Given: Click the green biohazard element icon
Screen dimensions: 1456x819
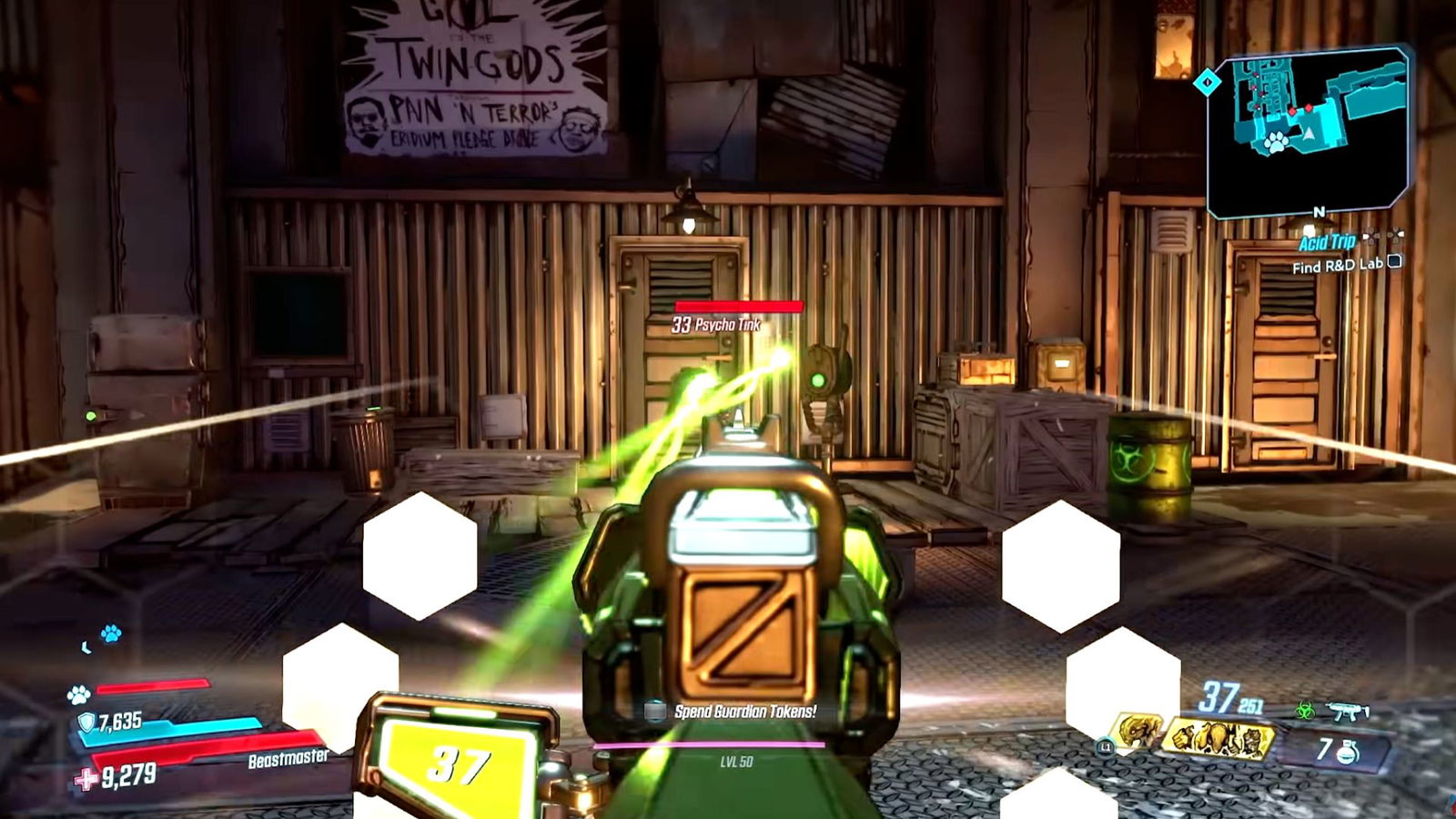Looking at the screenshot, I should [1306, 711].
